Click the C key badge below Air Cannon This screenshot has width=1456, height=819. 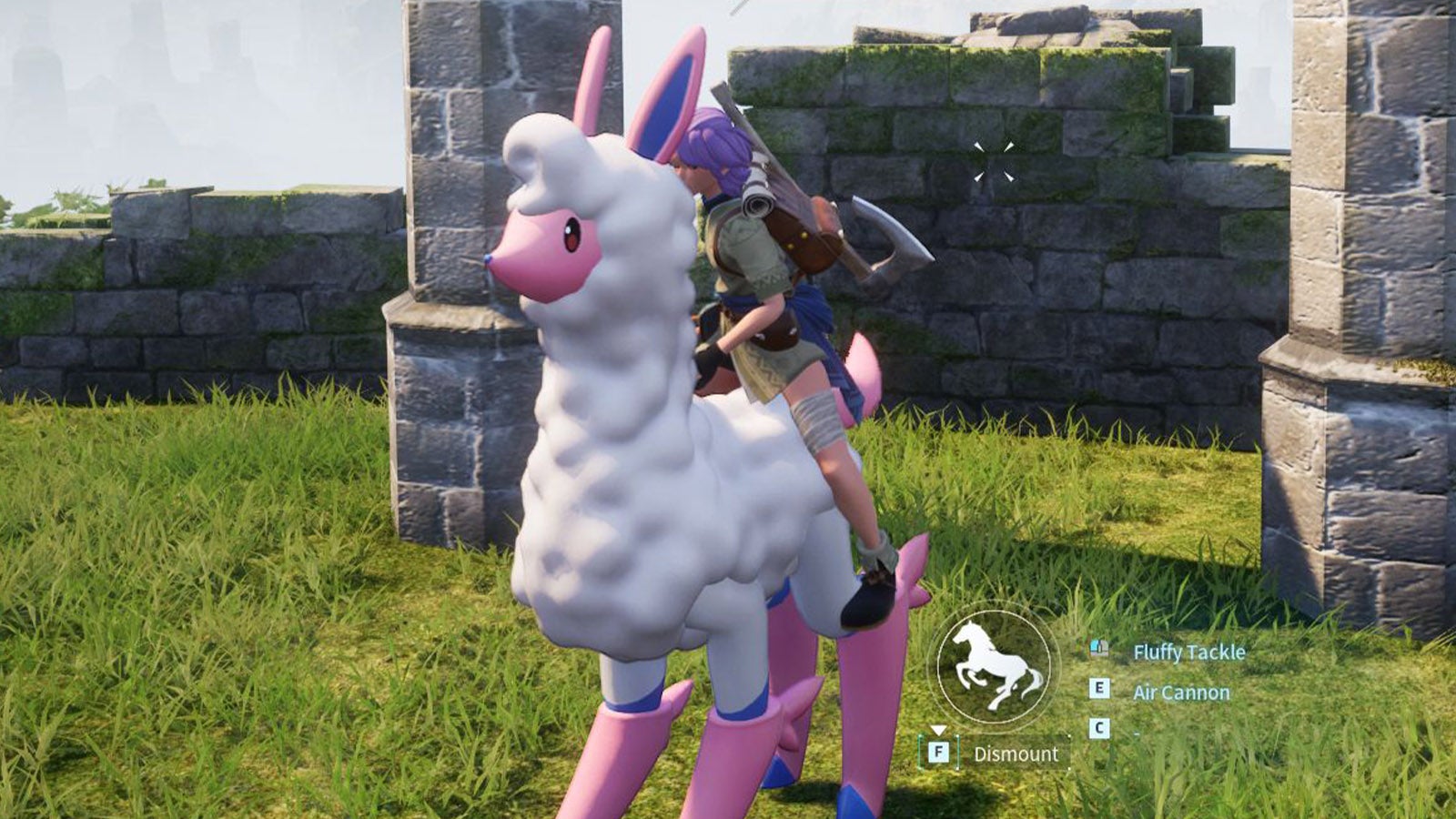point(1099,726)
